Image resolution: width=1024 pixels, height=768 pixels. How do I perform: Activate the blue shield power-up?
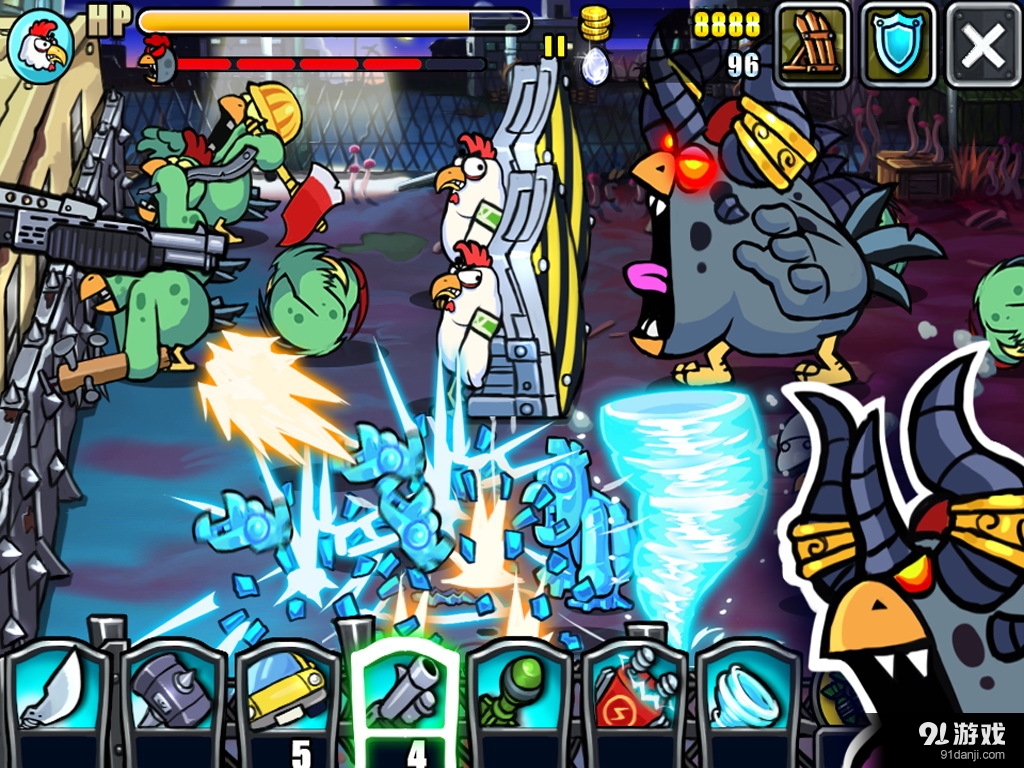click(898, 45)
